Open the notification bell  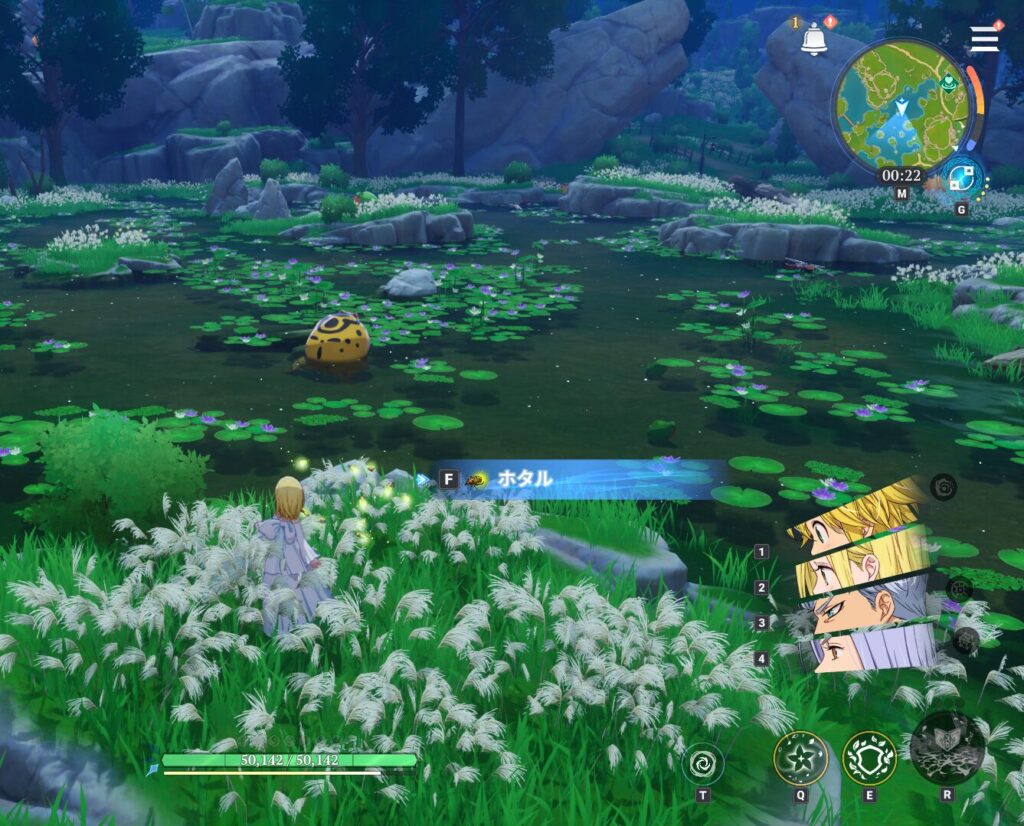[x=814, y=41]
